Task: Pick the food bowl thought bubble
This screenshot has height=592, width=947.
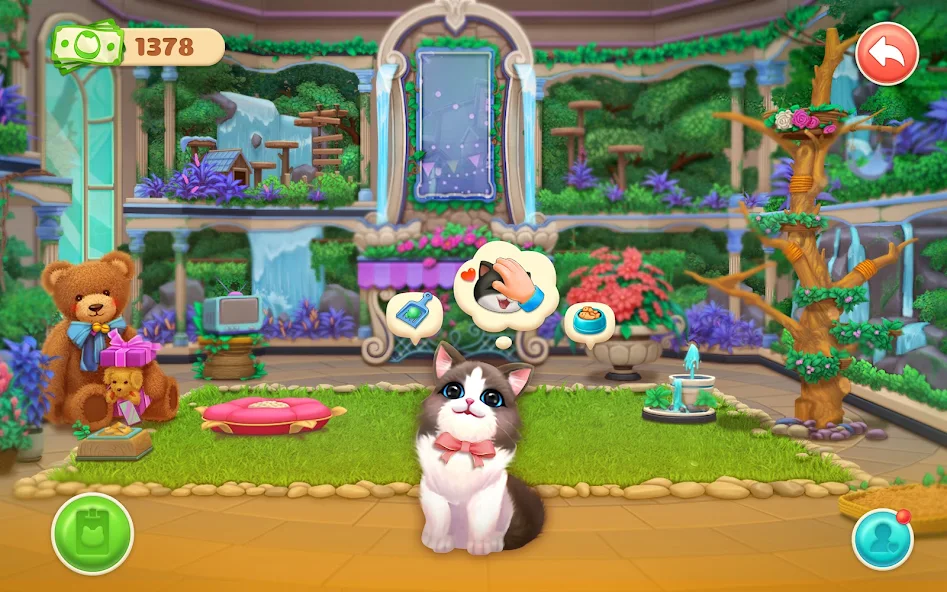Action: click(x=589, y=322)
